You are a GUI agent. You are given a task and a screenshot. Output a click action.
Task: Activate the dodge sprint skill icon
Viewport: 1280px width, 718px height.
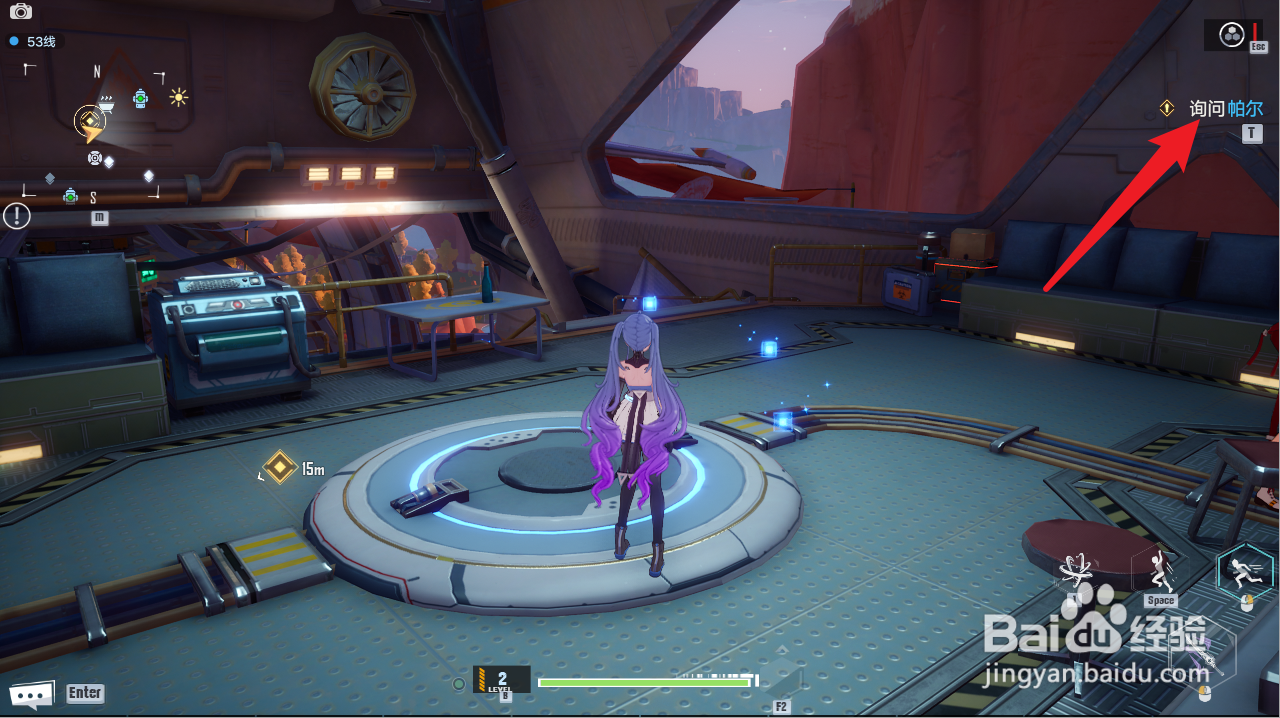[1244, 572]
